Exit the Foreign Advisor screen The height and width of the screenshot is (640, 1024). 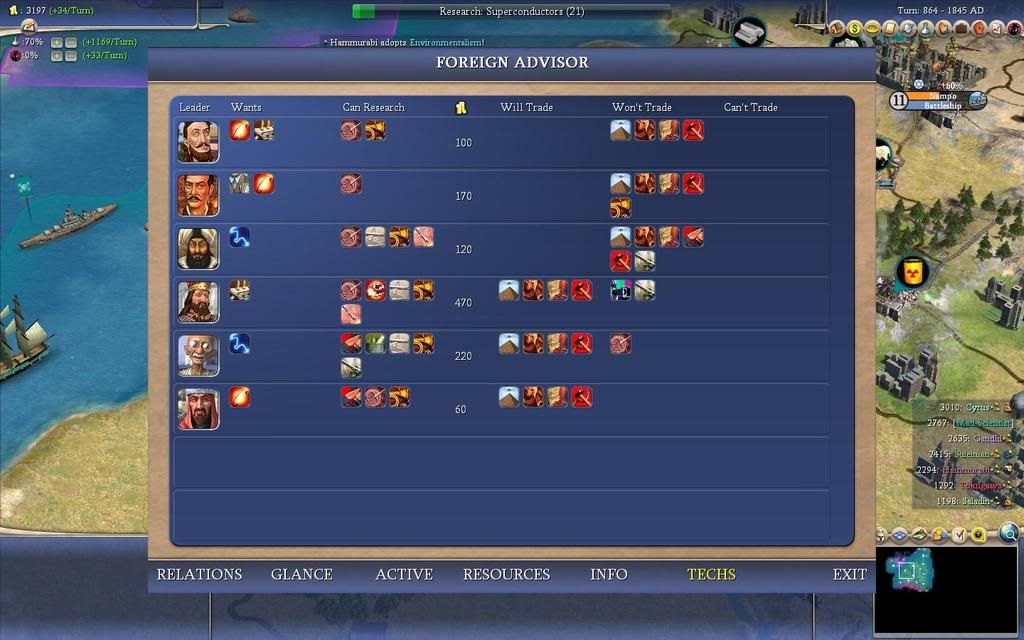click(849, 574)
